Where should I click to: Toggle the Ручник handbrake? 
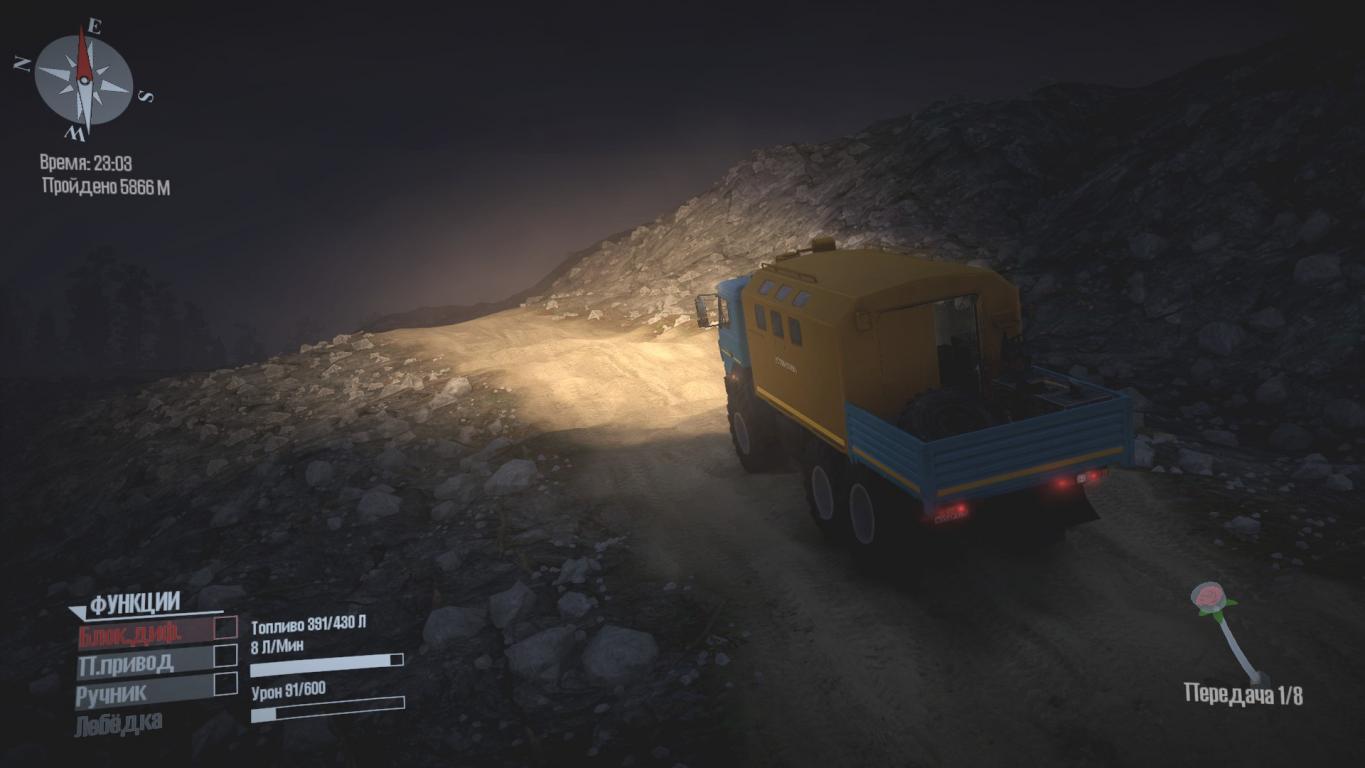[227, 685]
